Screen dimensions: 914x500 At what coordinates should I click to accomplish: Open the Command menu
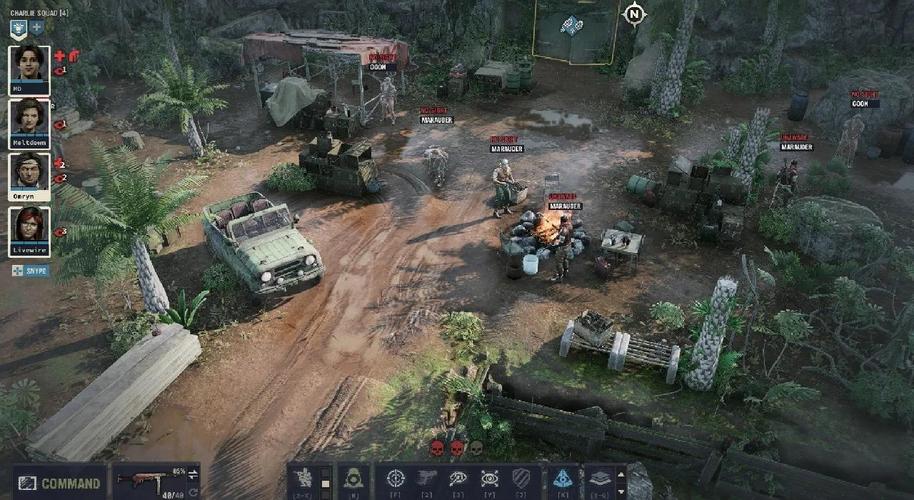[59, 482]
